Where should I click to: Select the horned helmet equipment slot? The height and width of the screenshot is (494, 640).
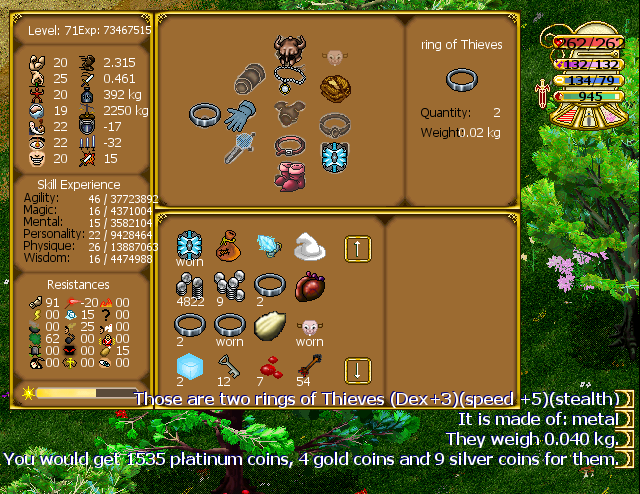[x=289, y=47]
